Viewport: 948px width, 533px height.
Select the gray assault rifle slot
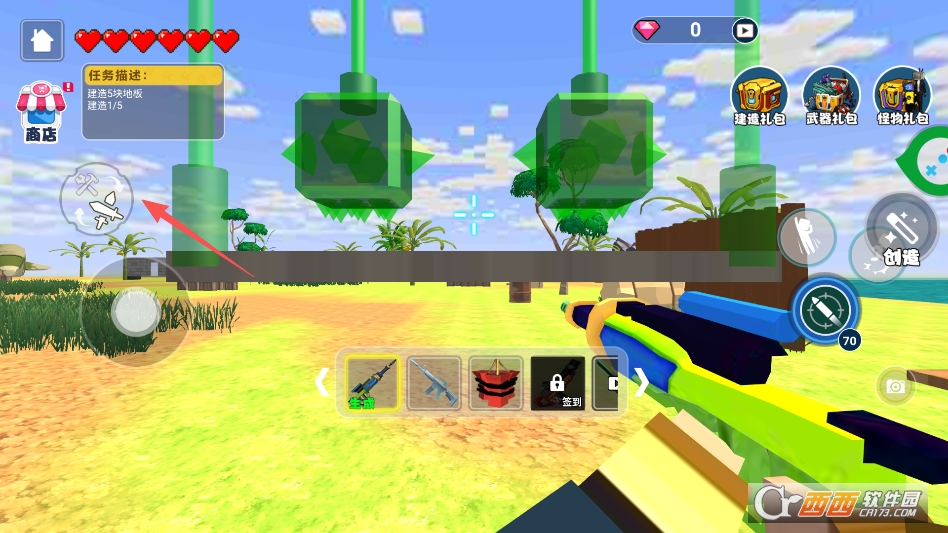434,382
